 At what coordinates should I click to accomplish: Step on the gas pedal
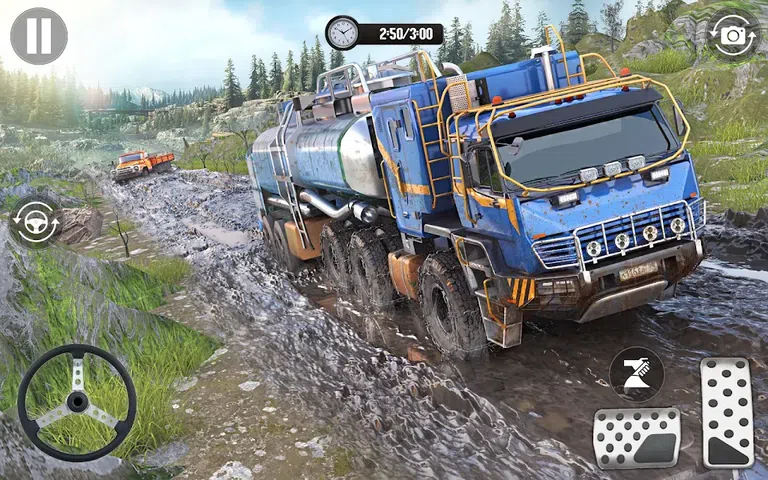click(x=727, y=412)
